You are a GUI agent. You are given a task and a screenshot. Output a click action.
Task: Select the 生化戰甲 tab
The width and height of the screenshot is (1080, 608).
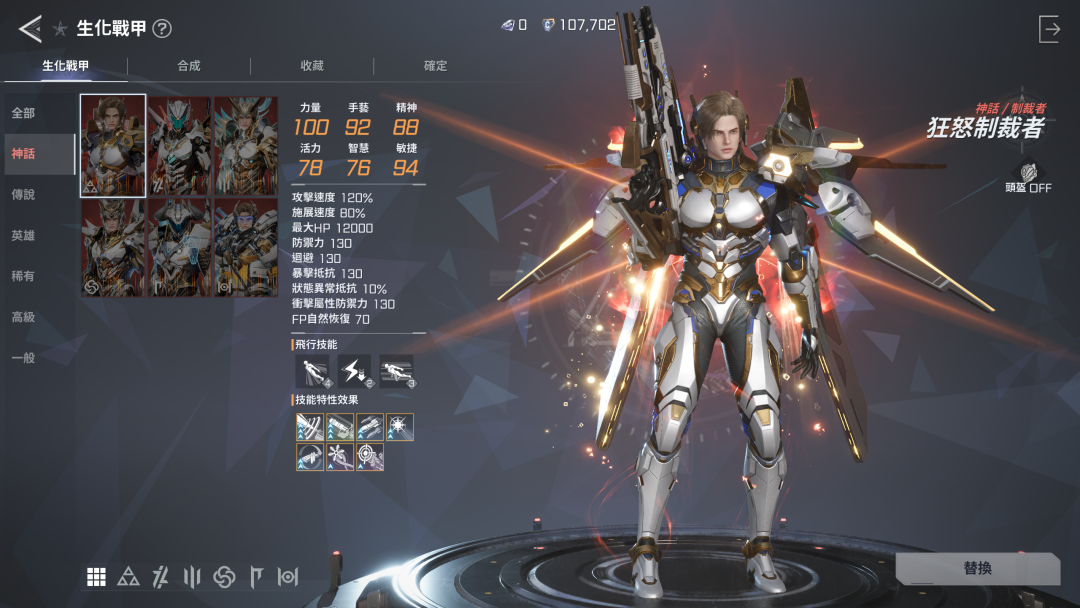[66, 66]
